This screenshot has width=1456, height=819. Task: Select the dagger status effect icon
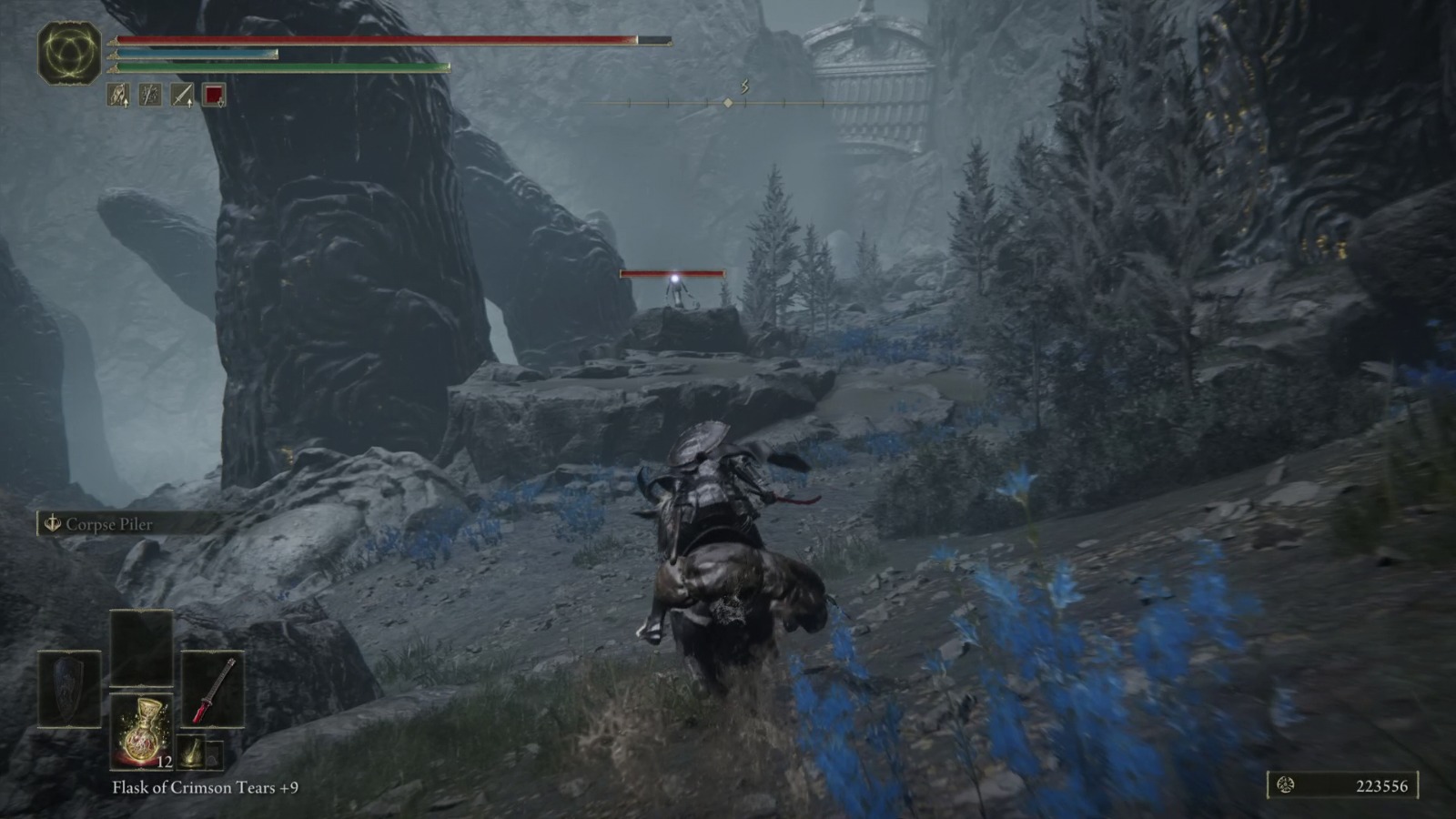tap(180, 93)
